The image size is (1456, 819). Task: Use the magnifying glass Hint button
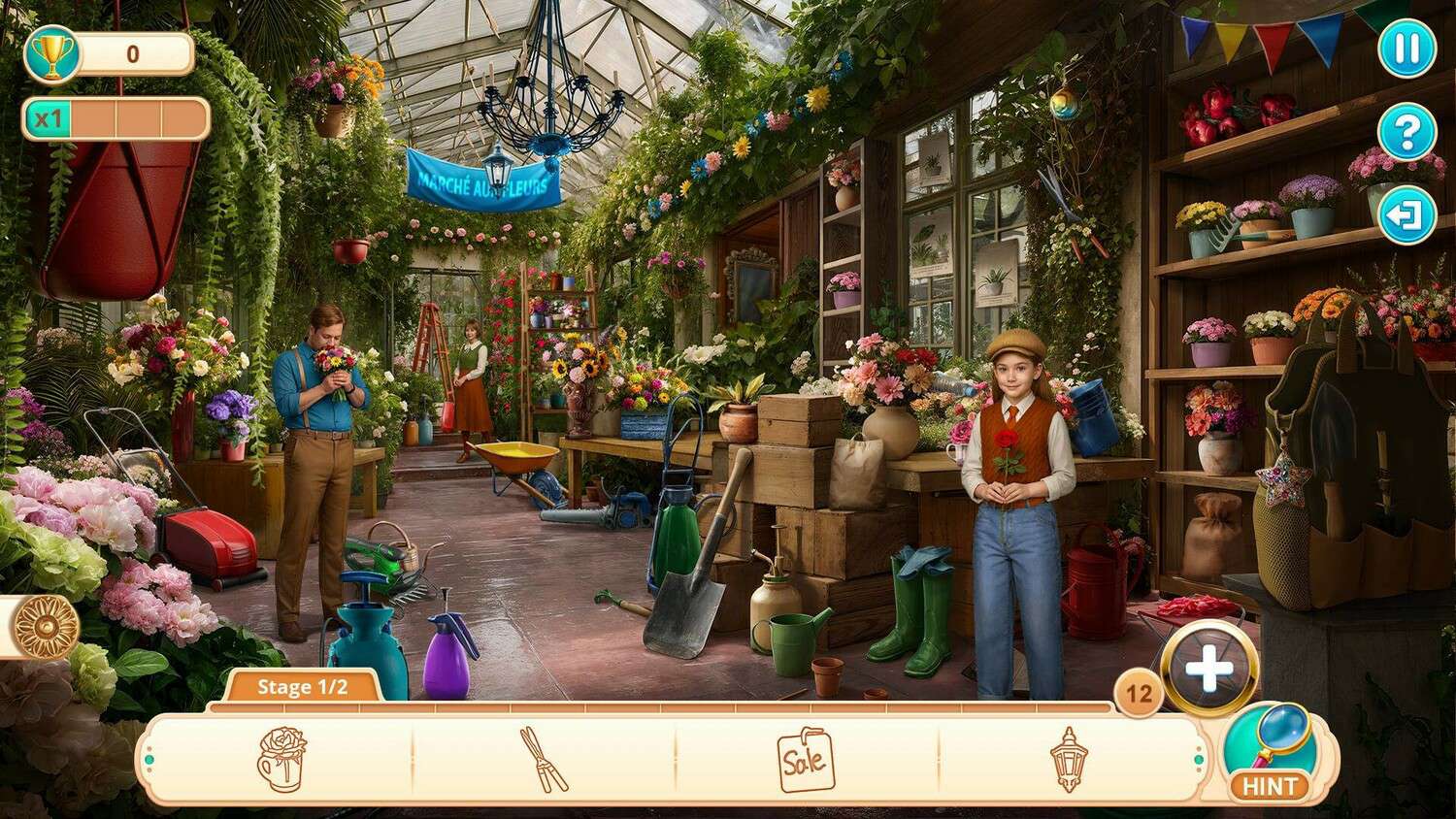coord(1271,754)
